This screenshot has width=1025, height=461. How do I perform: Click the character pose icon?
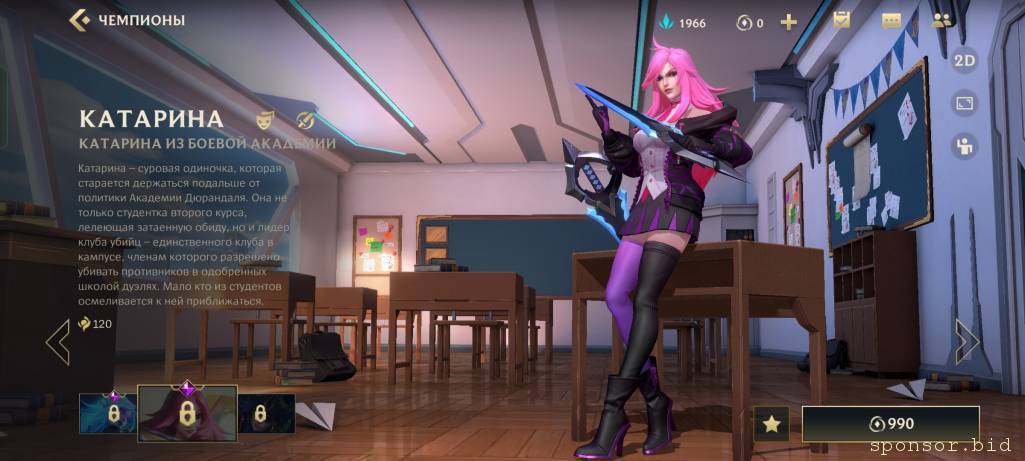(964, 146)
